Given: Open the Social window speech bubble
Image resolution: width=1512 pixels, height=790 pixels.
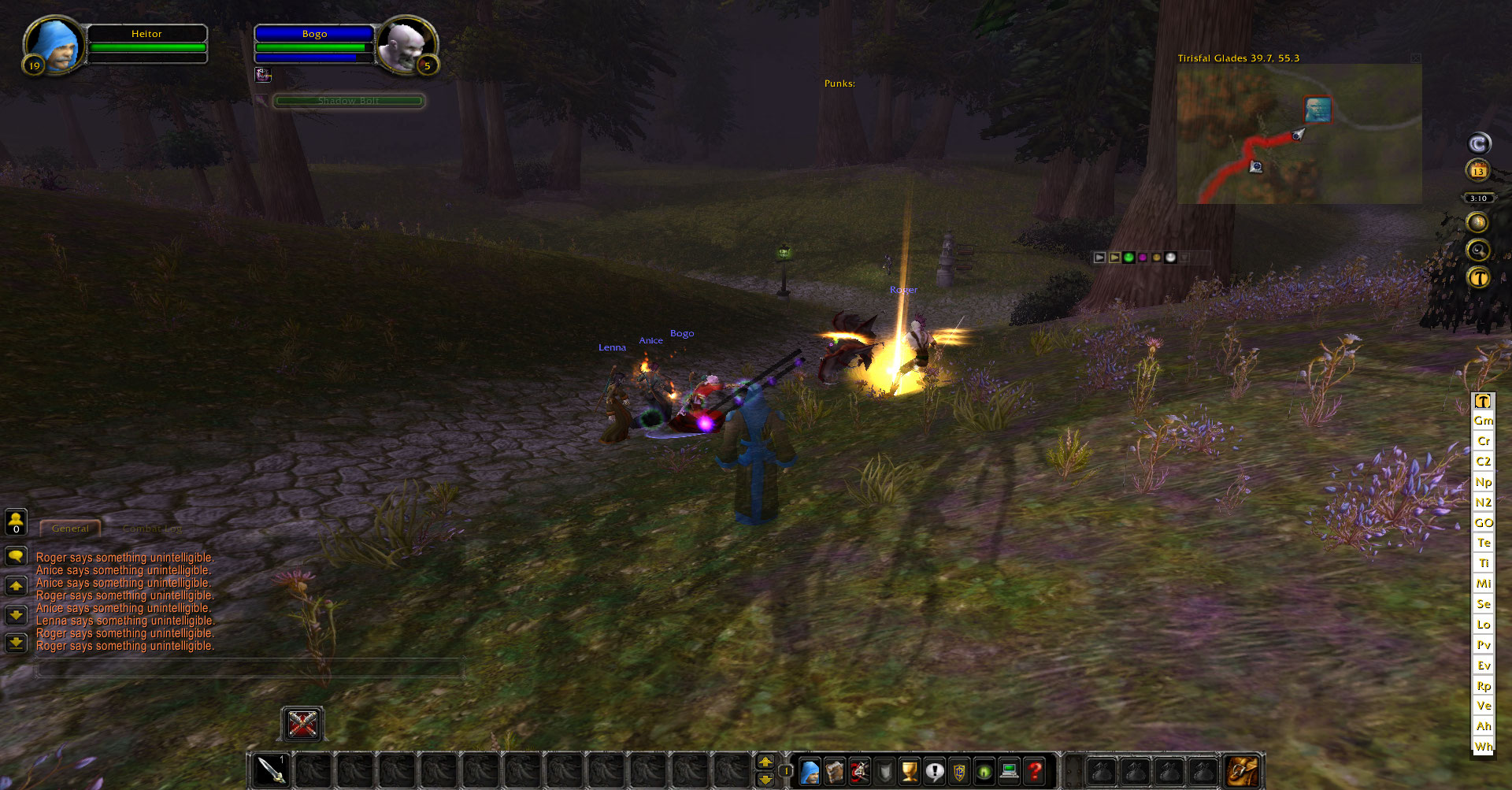Looking at the screenshot, I should coord(935,771).
